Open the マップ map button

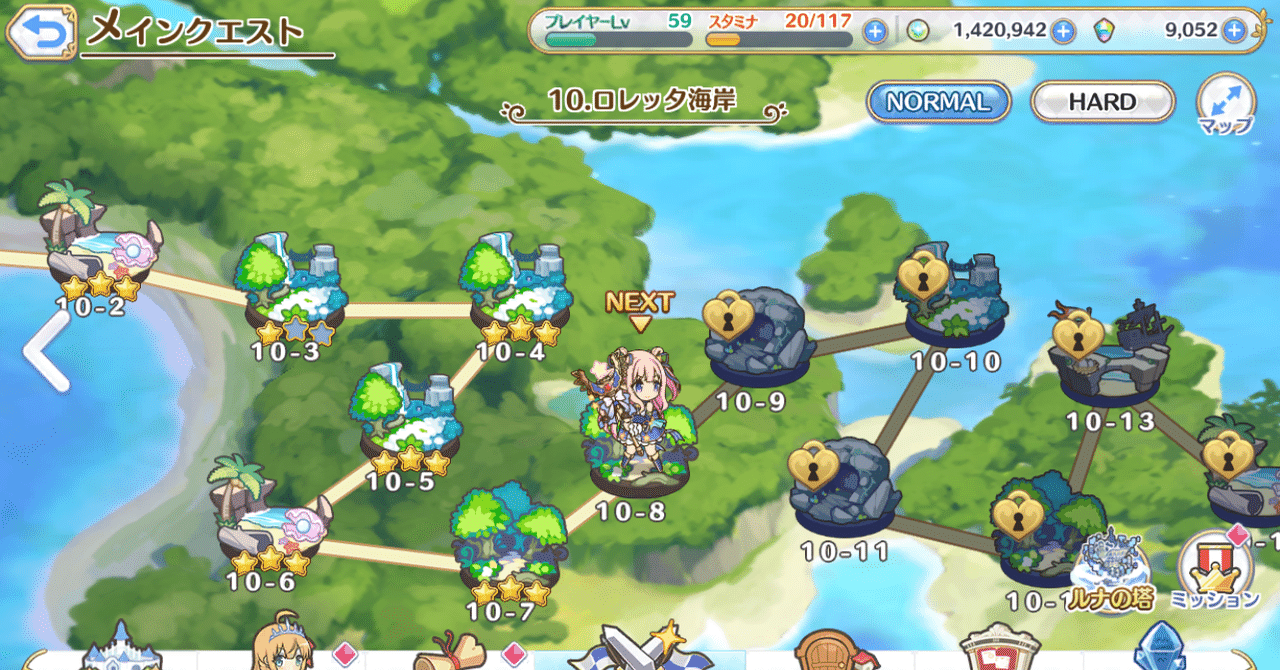pos(1226,105)
